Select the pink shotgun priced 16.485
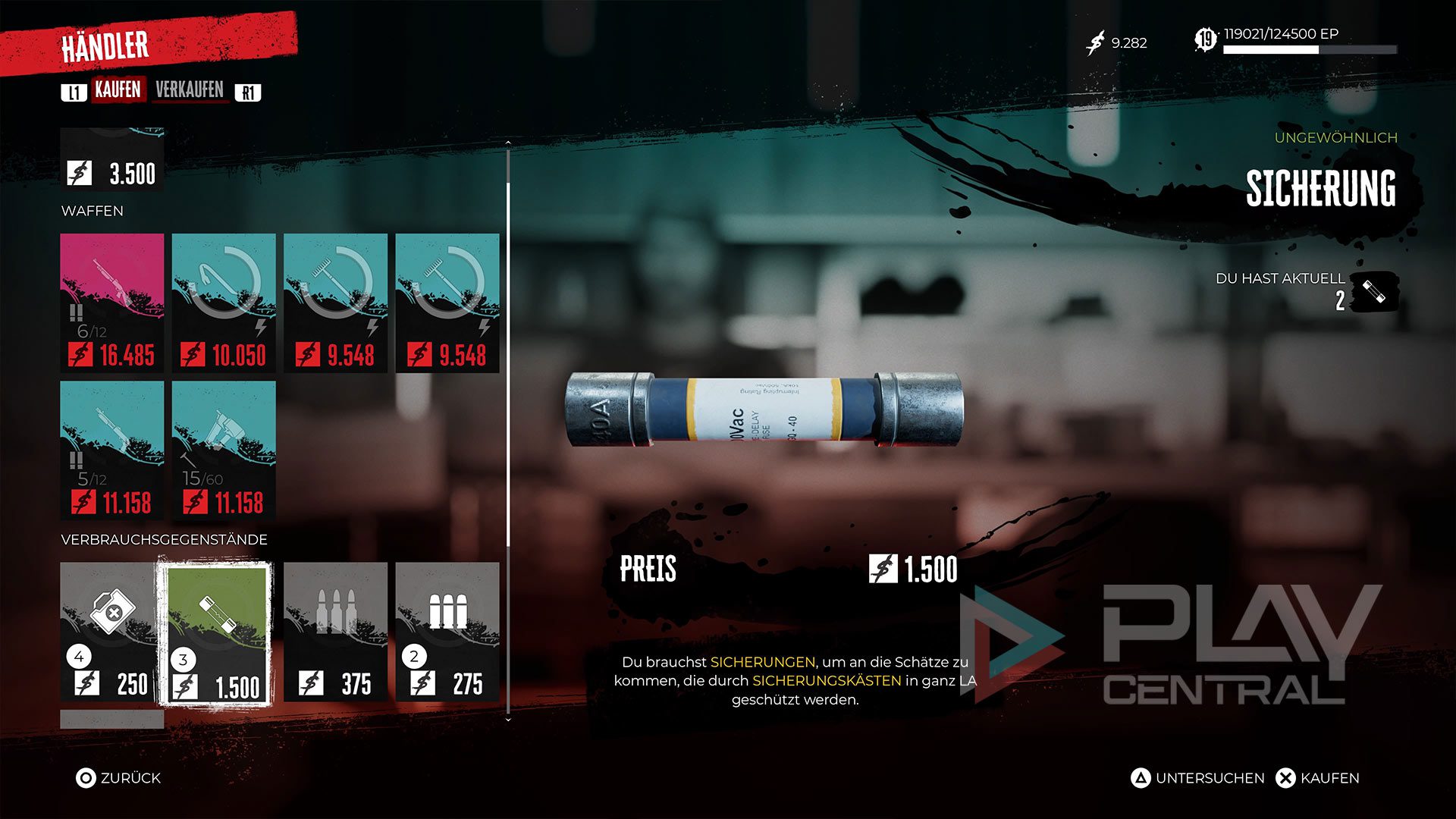This screenshot has width=1456, height=819. (x=112, y=303)
